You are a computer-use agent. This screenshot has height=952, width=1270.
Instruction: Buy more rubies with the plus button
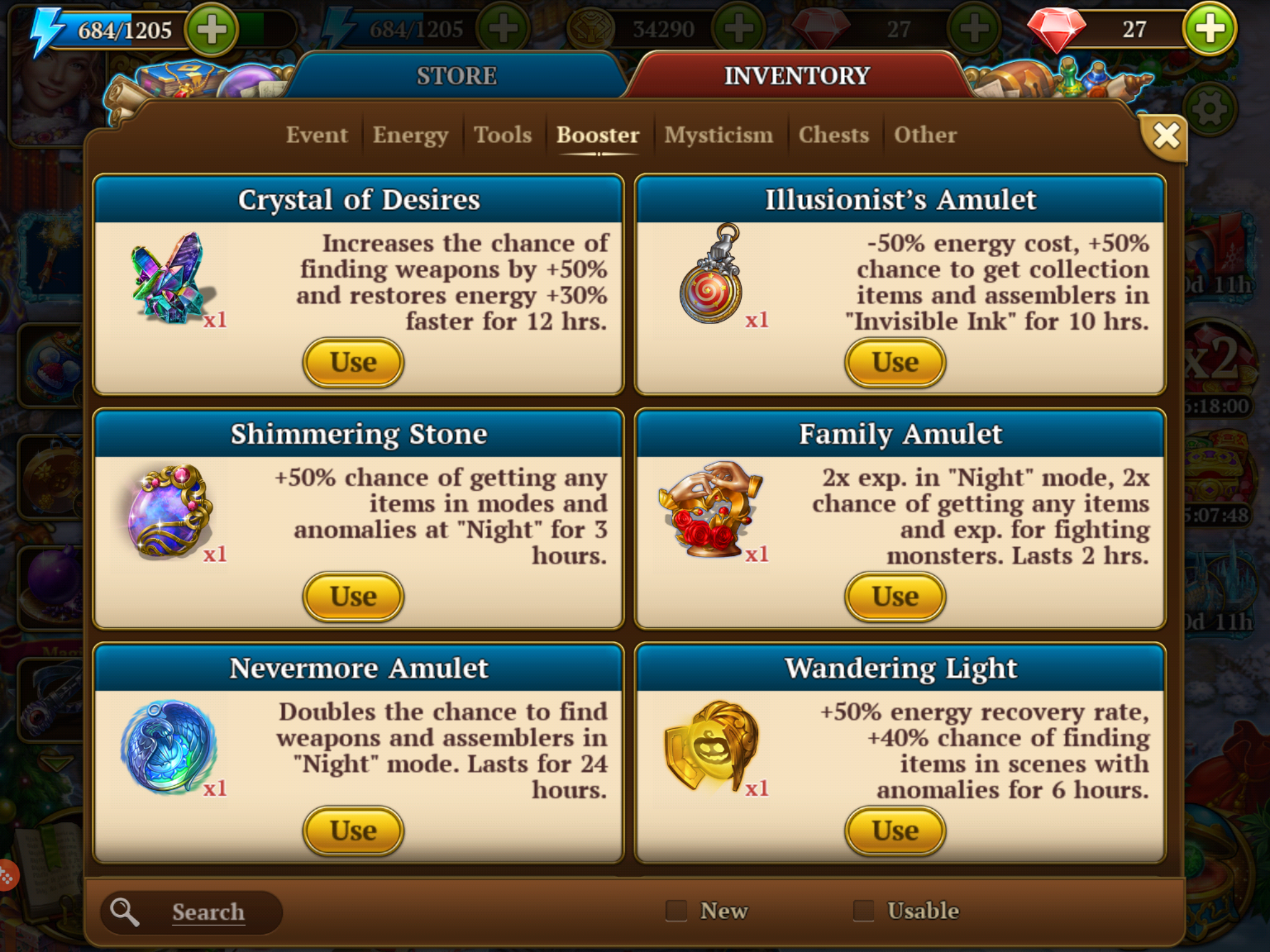(1209, 29)
